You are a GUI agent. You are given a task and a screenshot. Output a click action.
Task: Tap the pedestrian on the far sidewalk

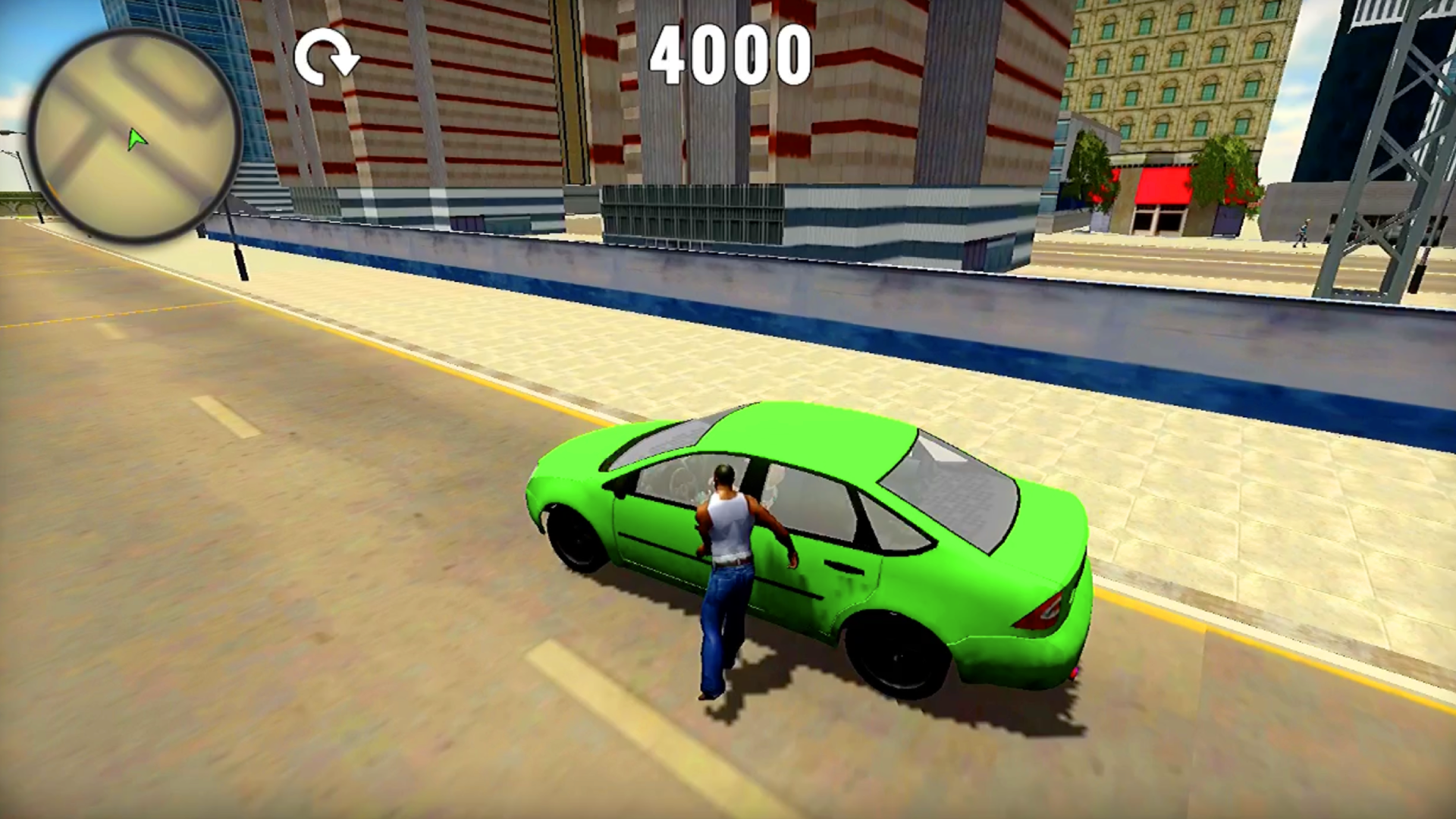pyautogui.click(x=1302, y=234)
